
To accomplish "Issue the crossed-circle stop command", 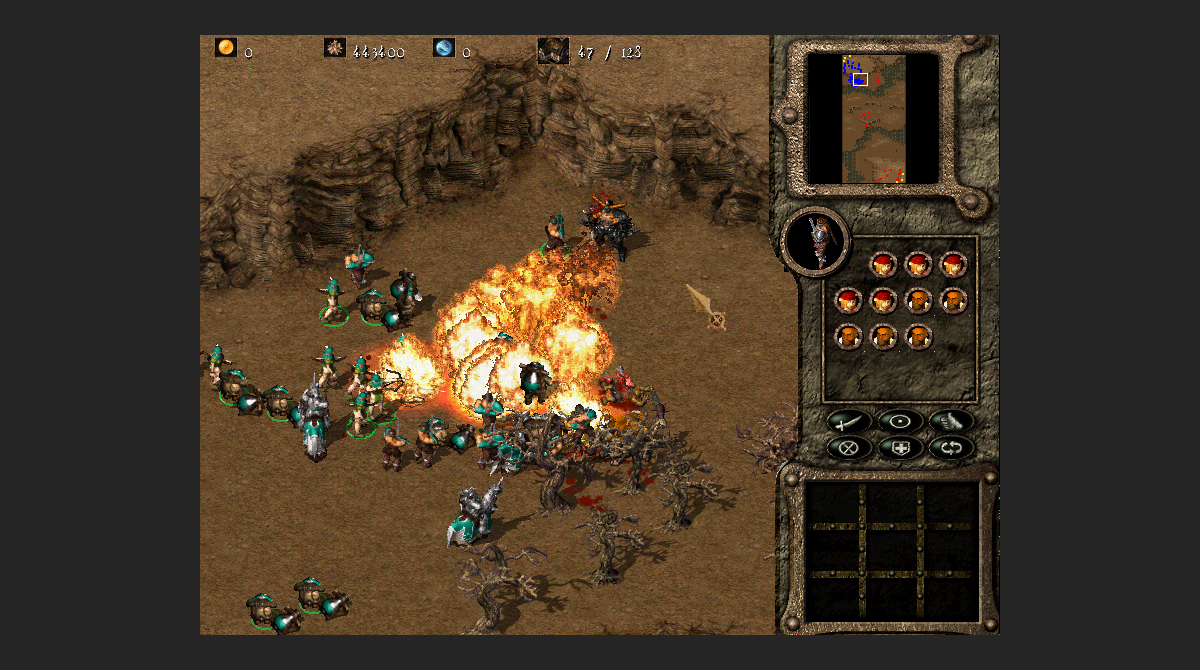I will click(851, 447).
